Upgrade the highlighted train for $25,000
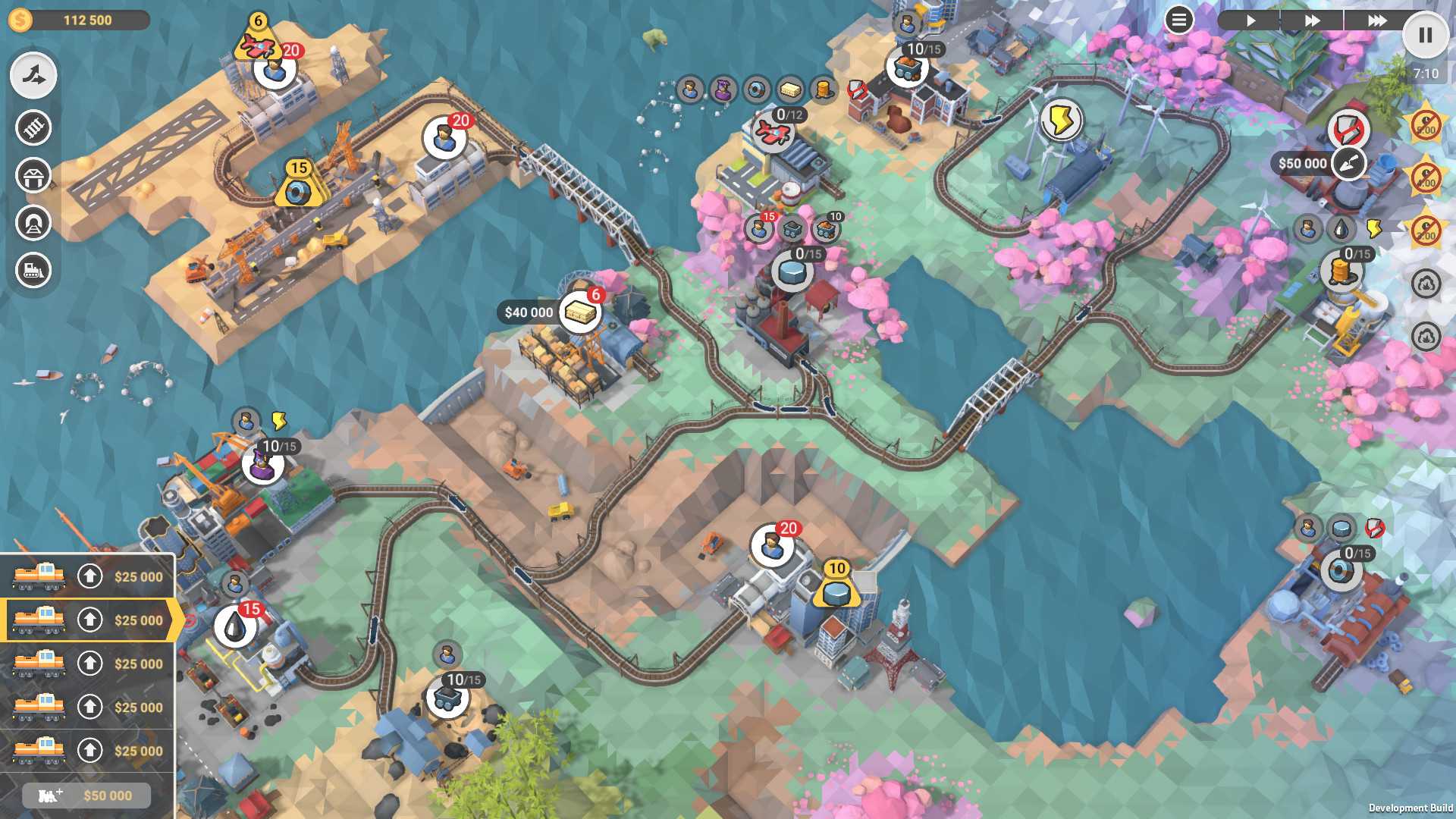The height and width of the screenshot is (819, 1456). pos(90,620)
